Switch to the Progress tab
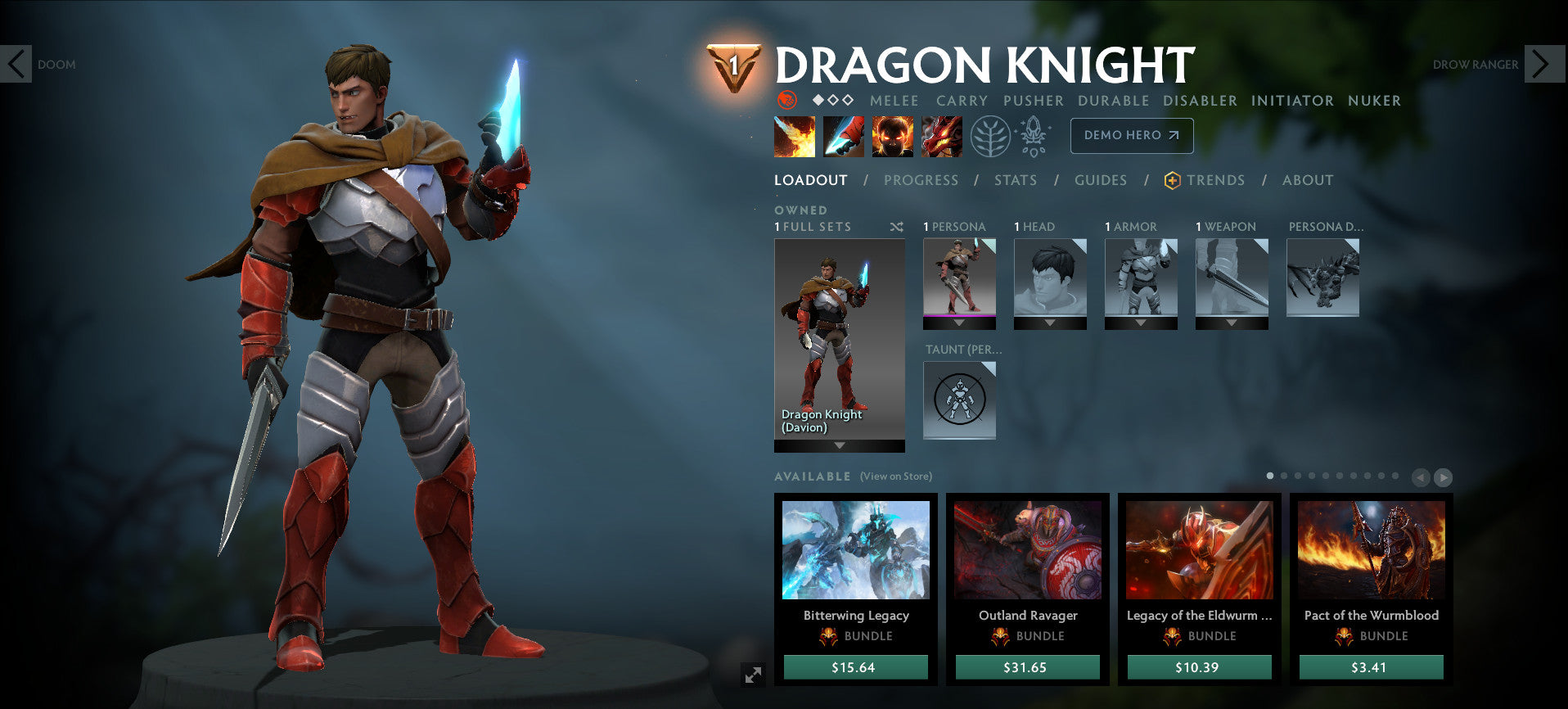 point(921,180)
